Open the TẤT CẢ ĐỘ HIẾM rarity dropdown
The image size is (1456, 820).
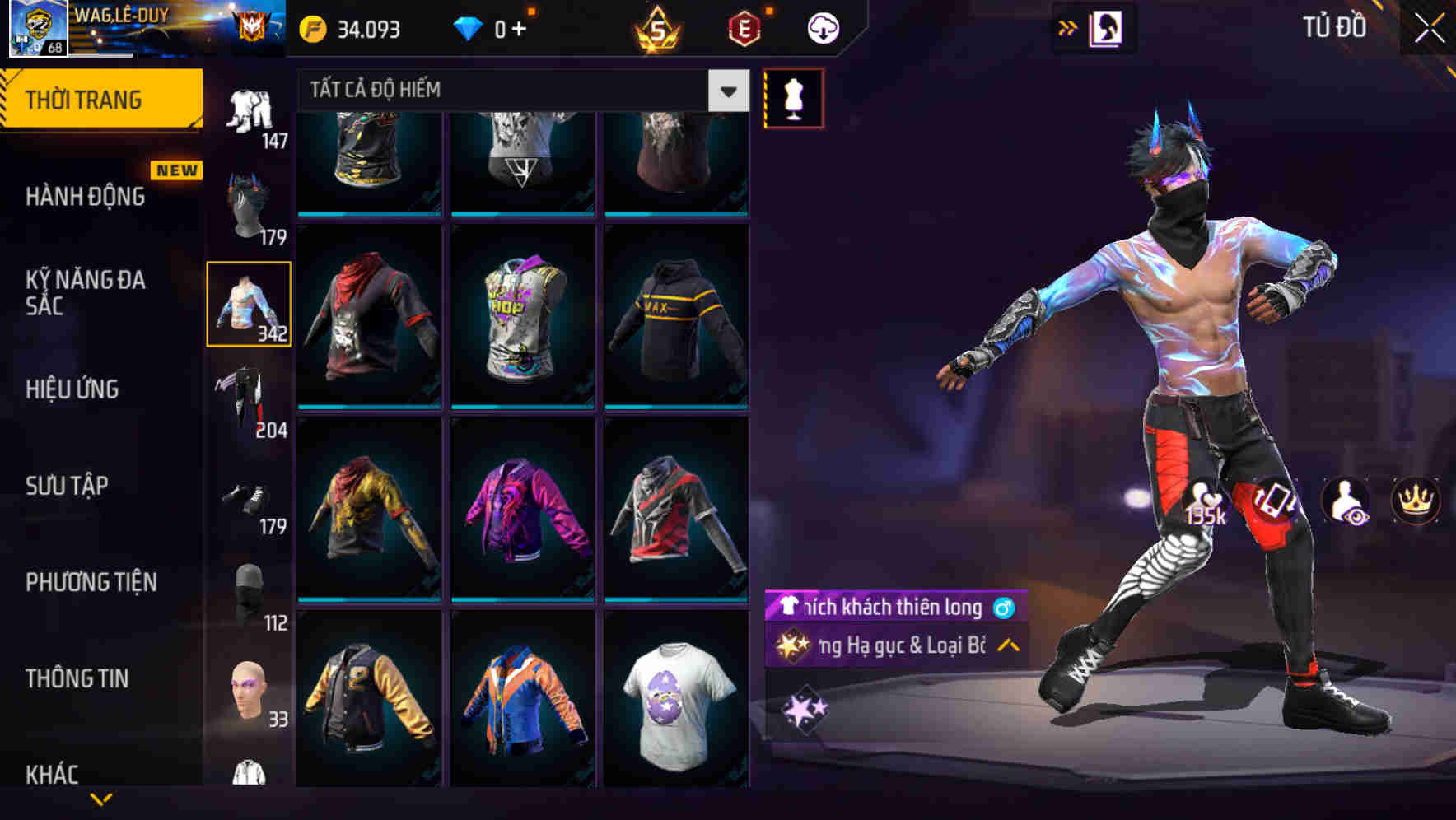click(x=519, y=91)
